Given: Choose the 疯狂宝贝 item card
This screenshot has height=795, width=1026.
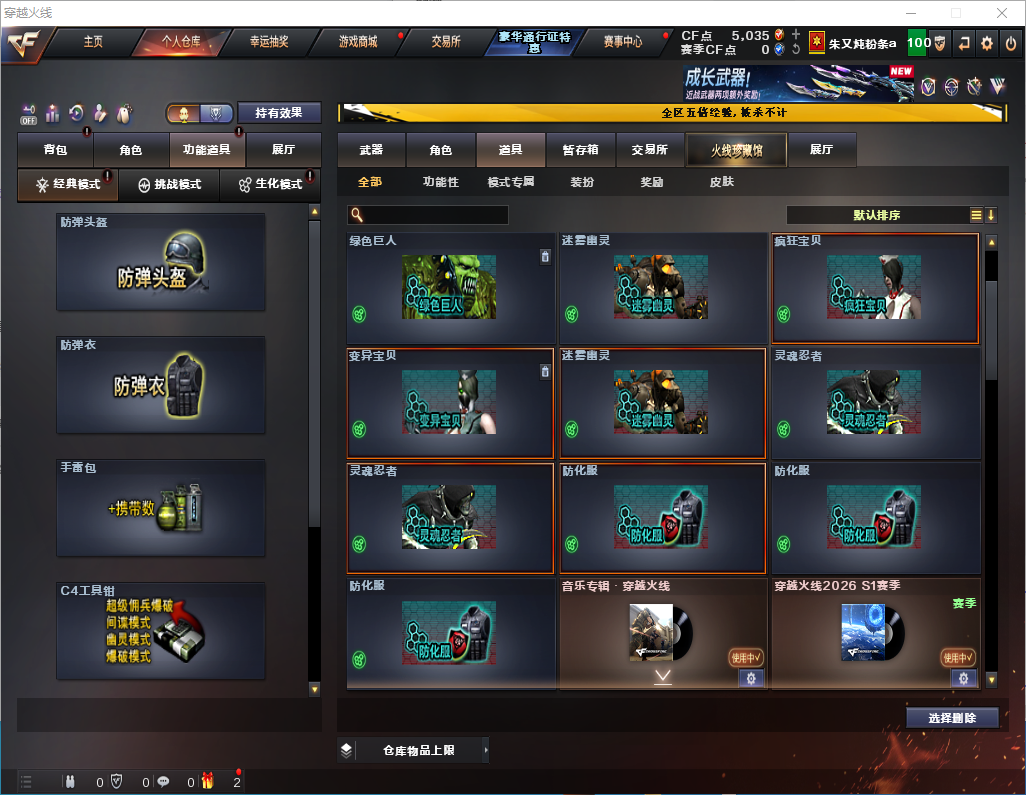Looking at the screenshot, I should tap(875, 288).
